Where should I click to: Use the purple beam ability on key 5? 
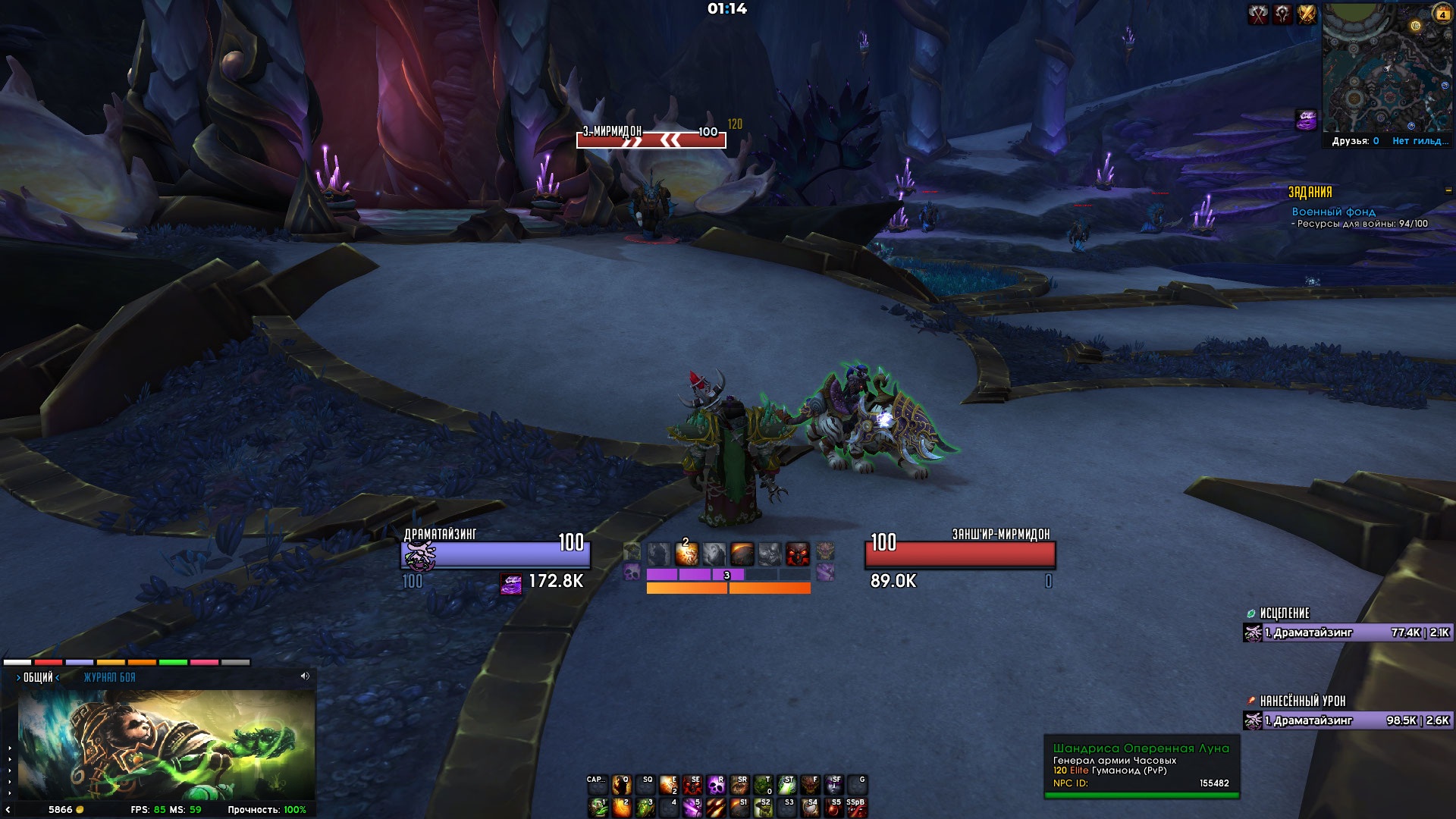[x=692, y=808]
